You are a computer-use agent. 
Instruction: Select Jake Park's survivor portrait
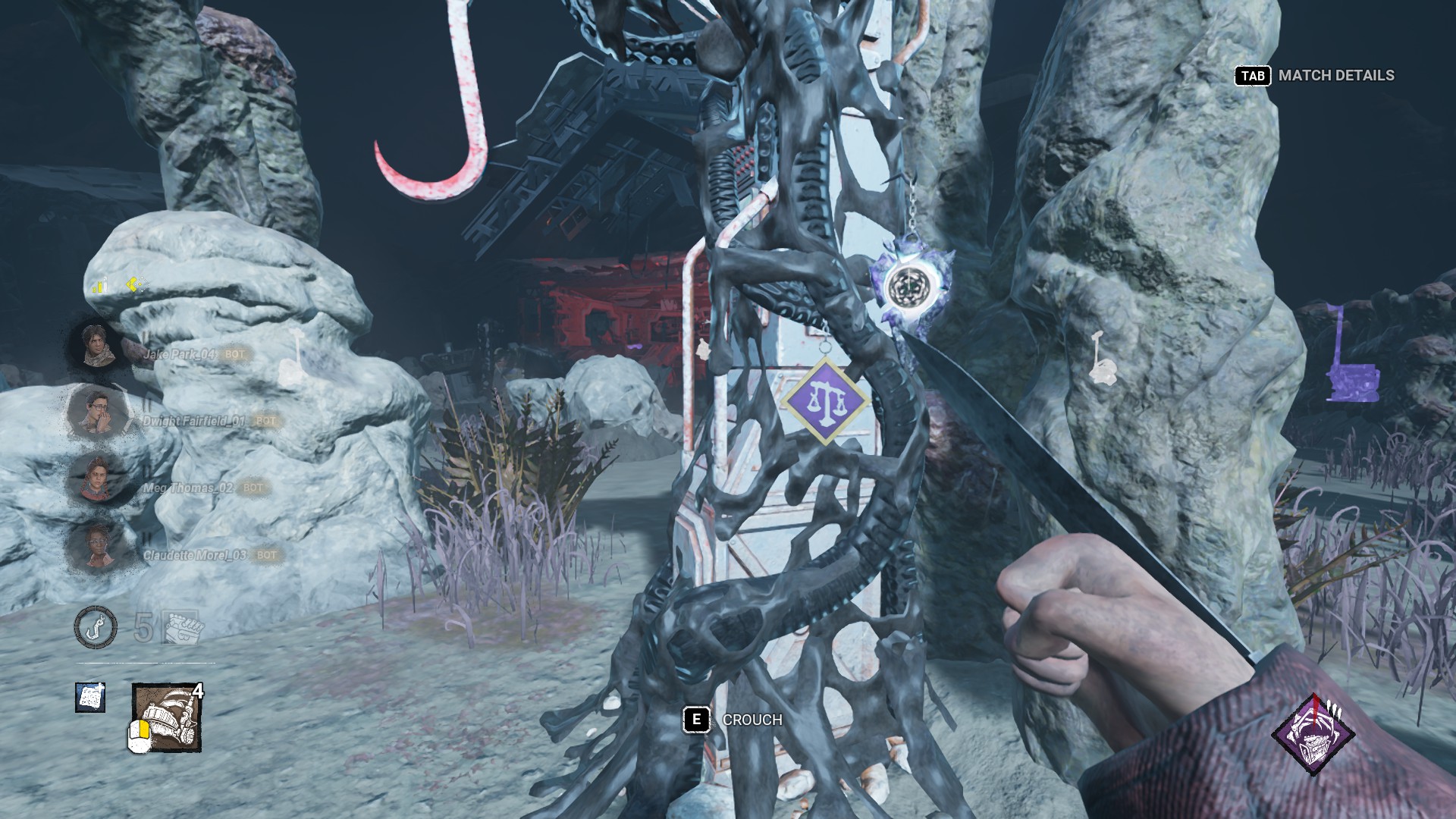[x=96, y=346]
